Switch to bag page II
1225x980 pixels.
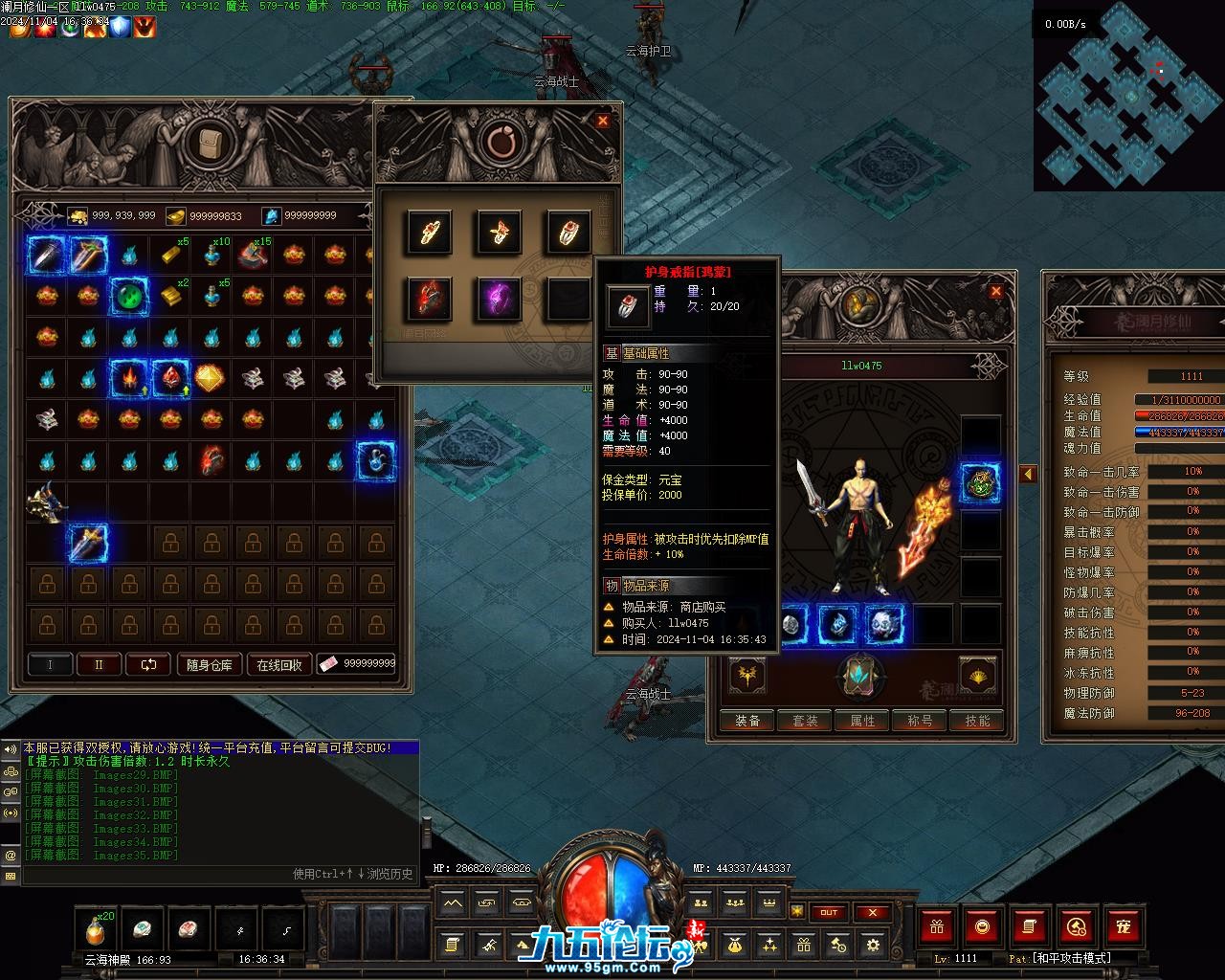point(98,664)
